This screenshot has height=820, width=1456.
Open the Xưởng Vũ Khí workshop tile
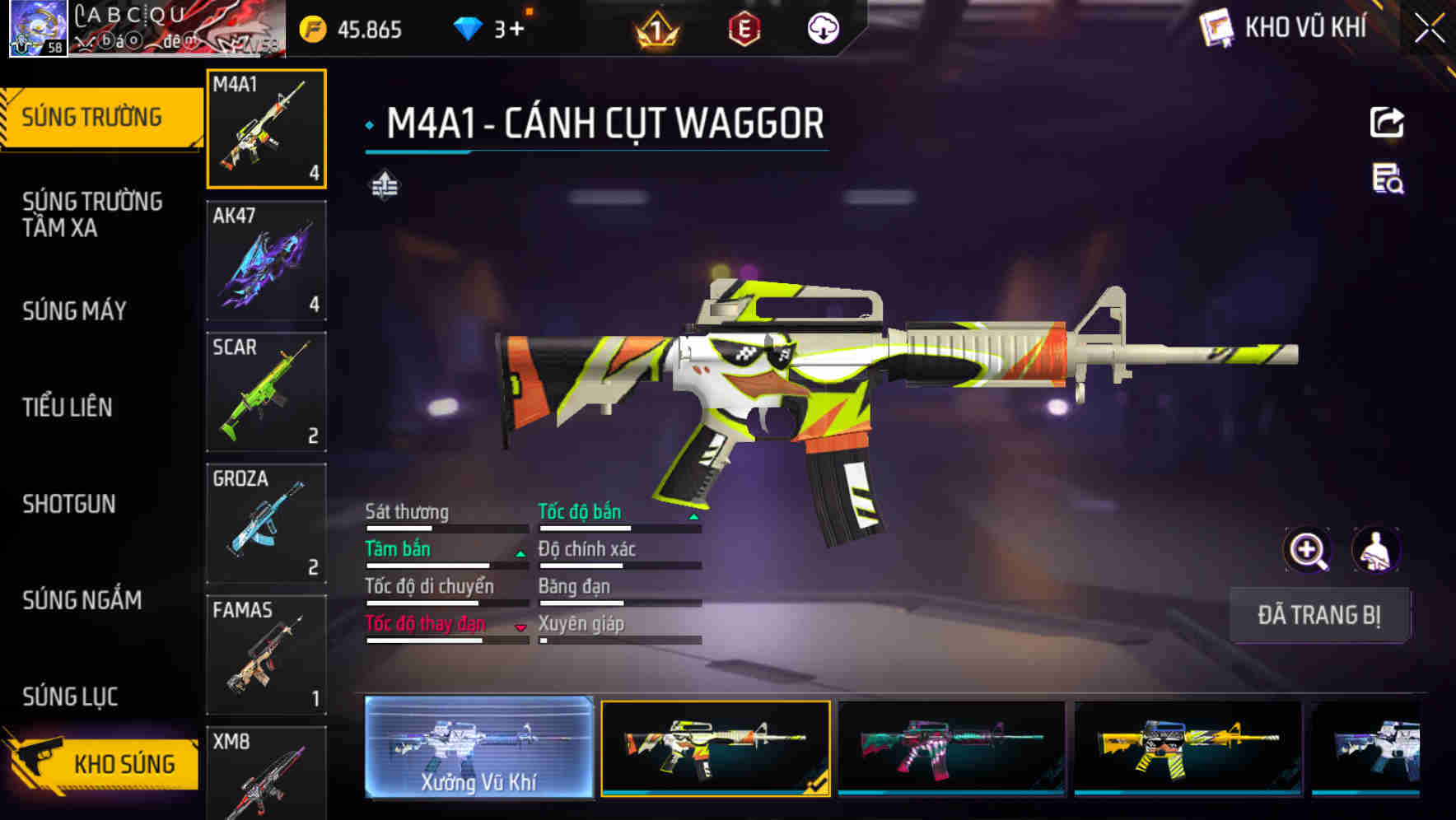478,748
